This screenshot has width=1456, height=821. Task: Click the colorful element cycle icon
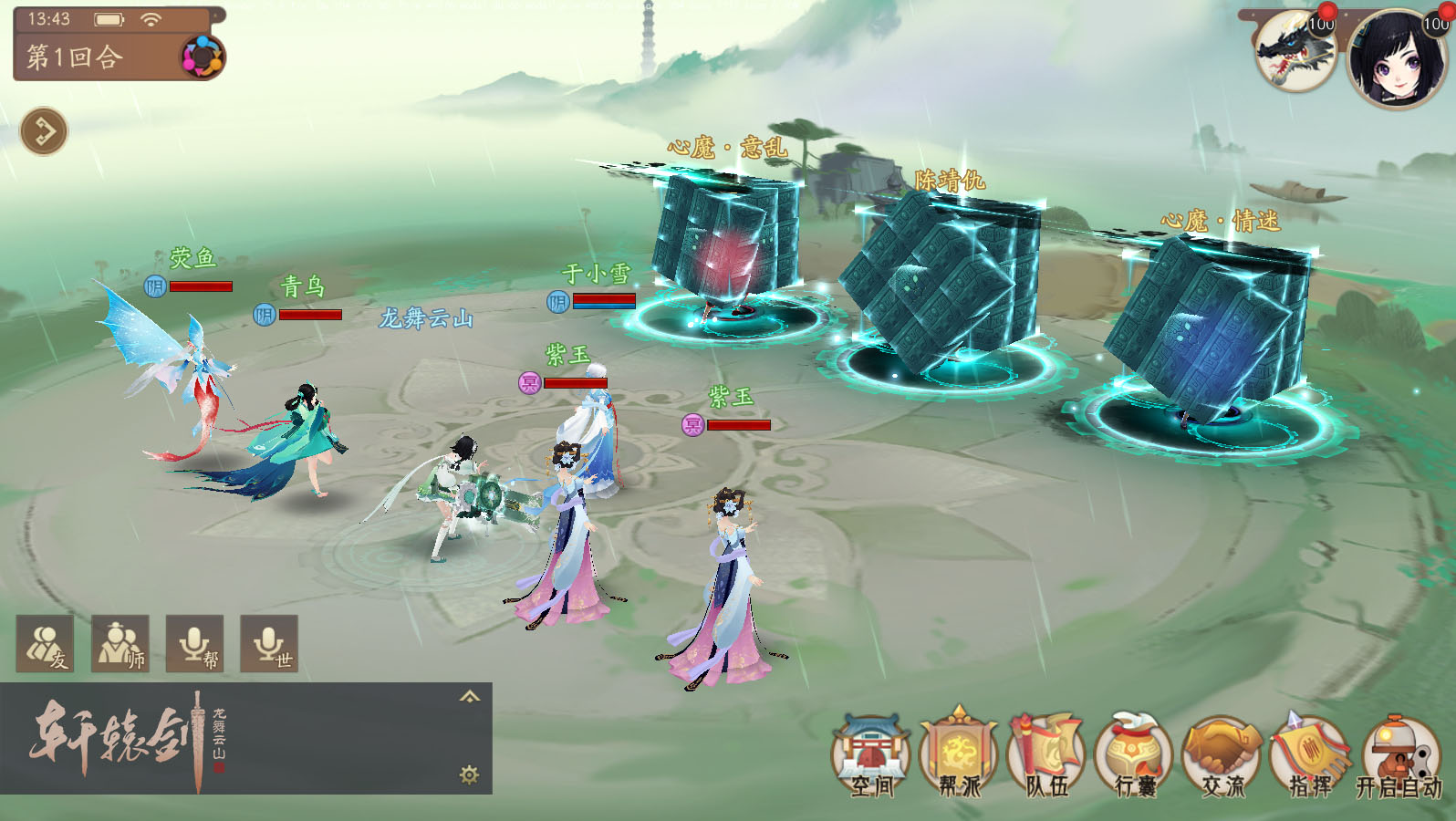[x=202, y=57]
